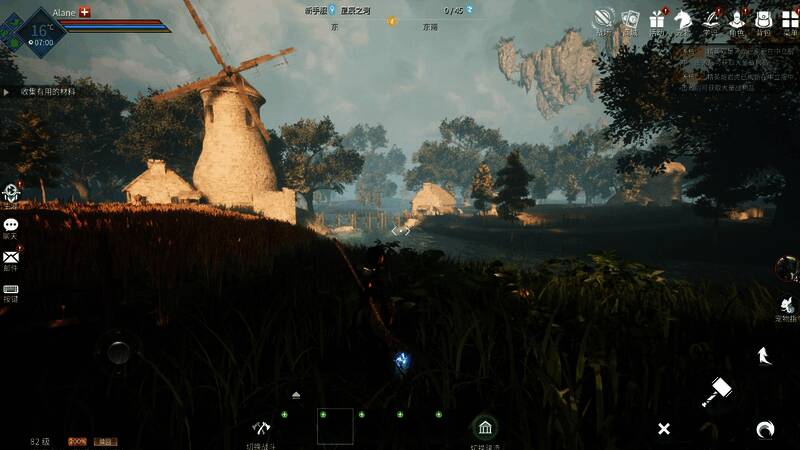Open the 聊天 chat bubble
800x450 pixels.
pos(11,227)
